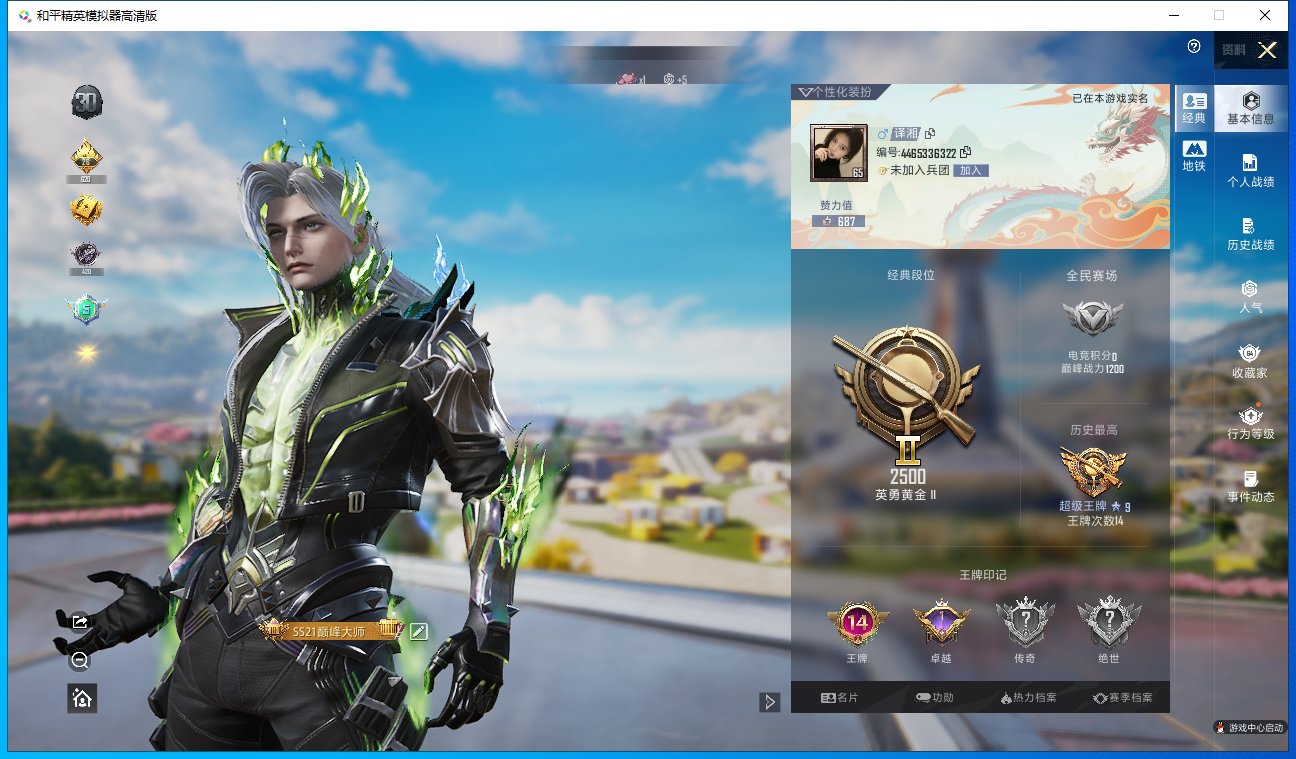Switch to the 经典 mode tab
The height and width of the screenshot is (759, 1296).
[x=1194, y=107]
